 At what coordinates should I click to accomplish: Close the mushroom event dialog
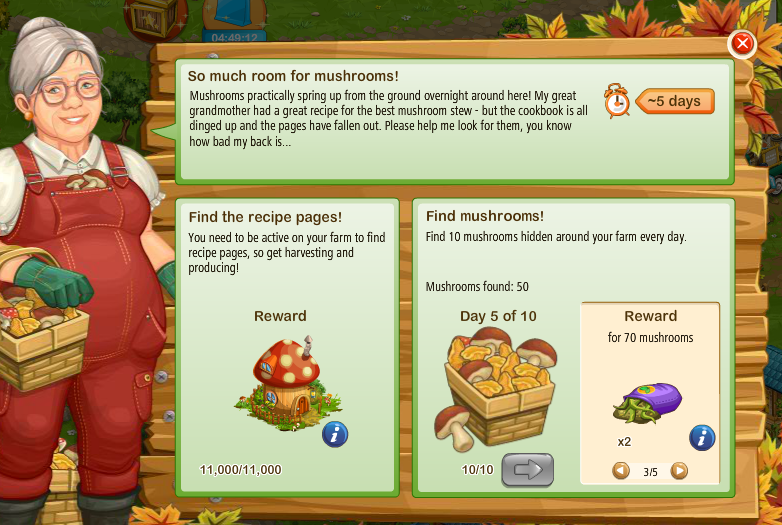point(742,44)
